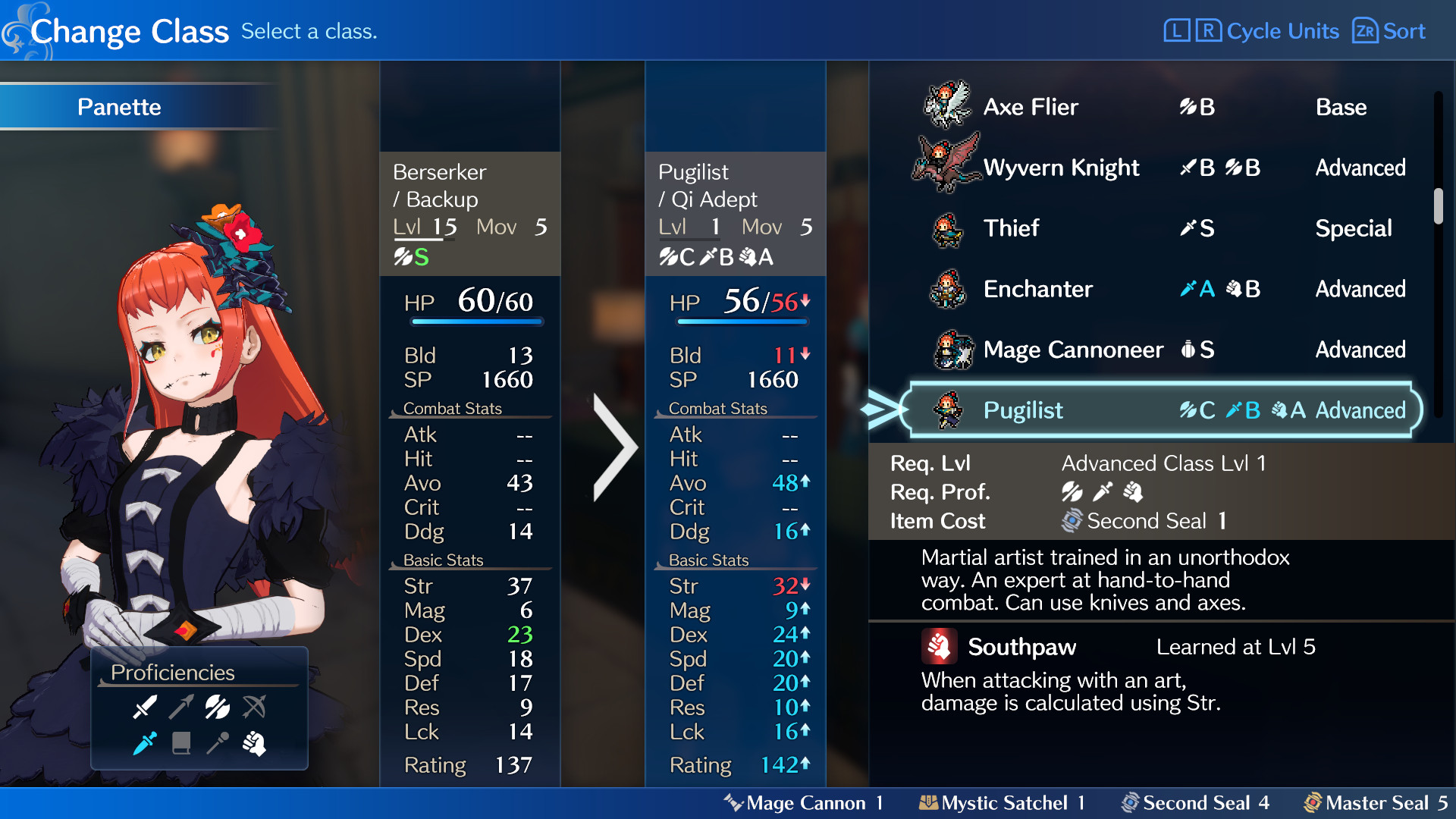Screen dimensions: 1456x819
Task: Click the knife proficiency icon under Proficiencies
Action: 146,744
